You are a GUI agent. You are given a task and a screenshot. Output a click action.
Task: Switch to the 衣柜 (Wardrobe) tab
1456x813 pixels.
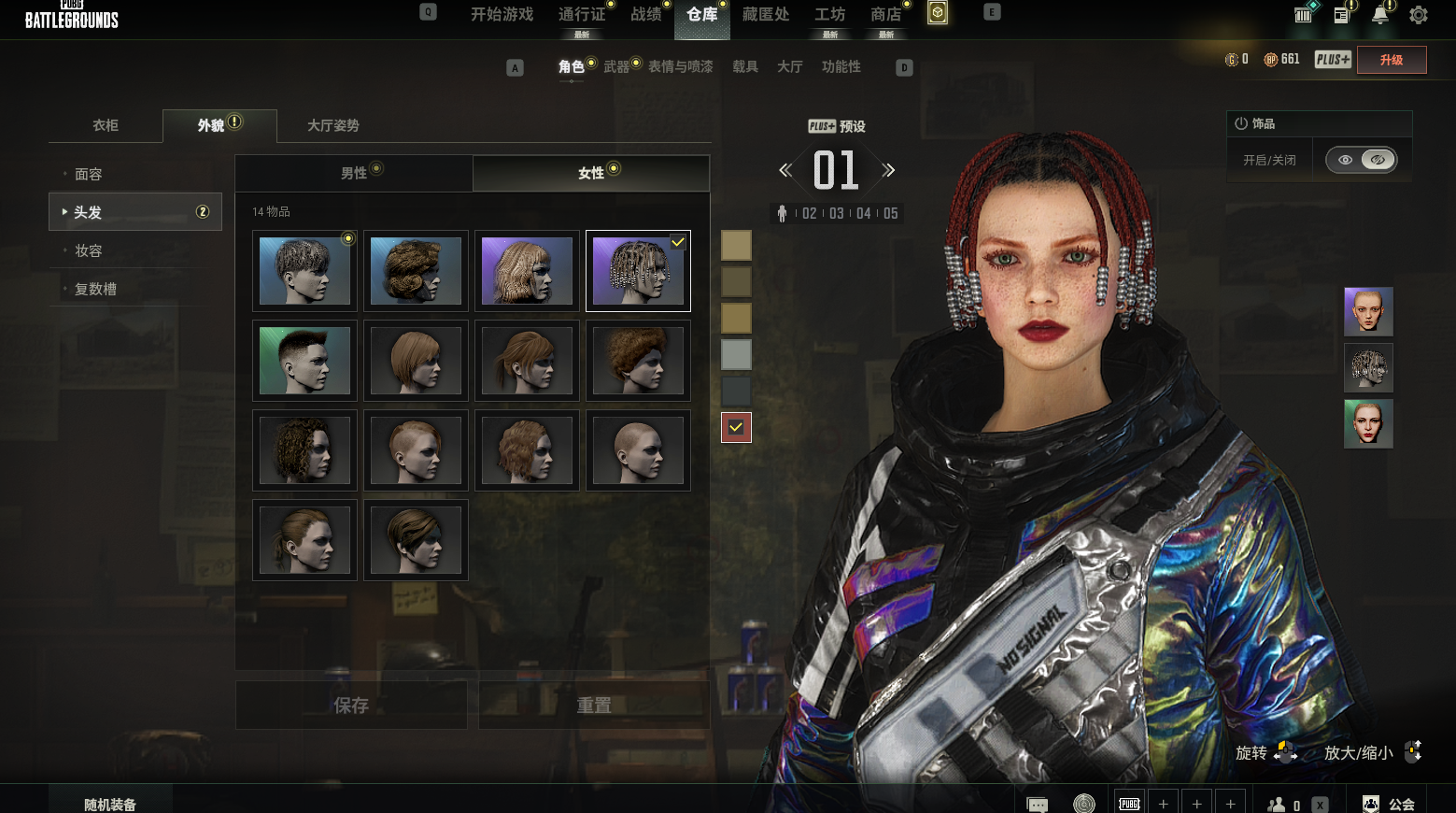(x=106, y=125)
